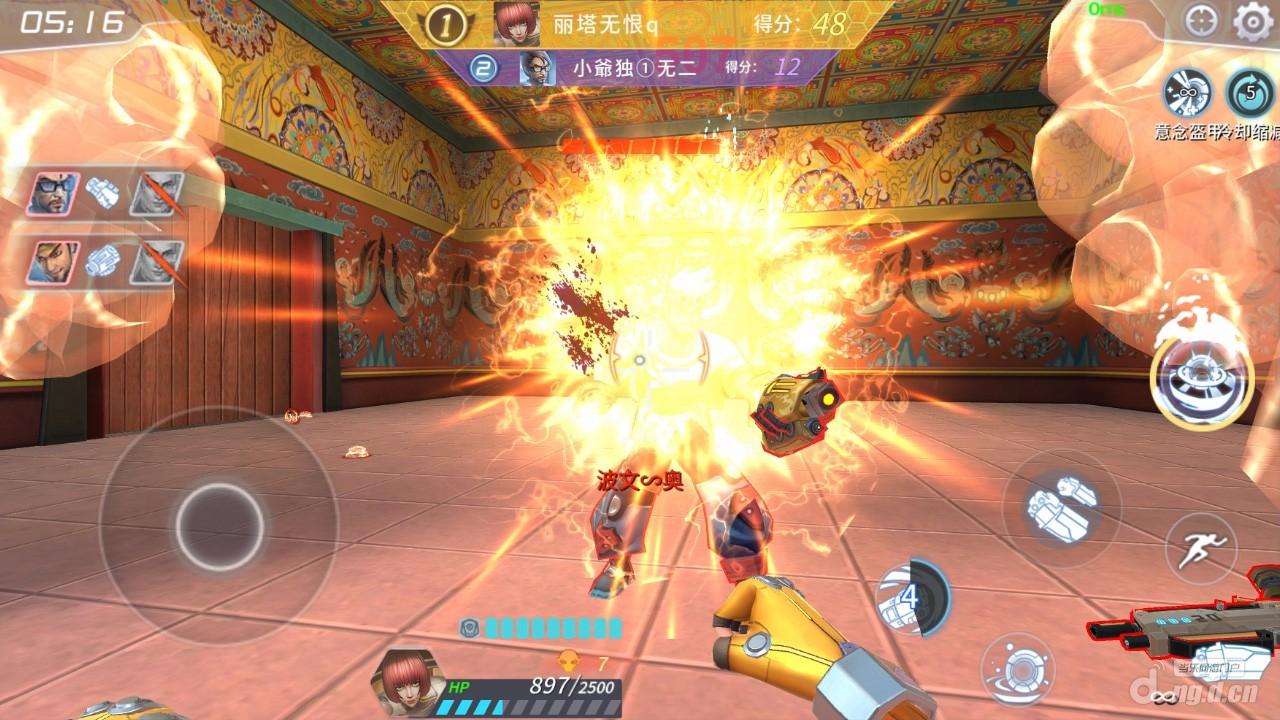Select the infinity buff icon
Screen dimensions: 1280x720
coord(1187,93)
